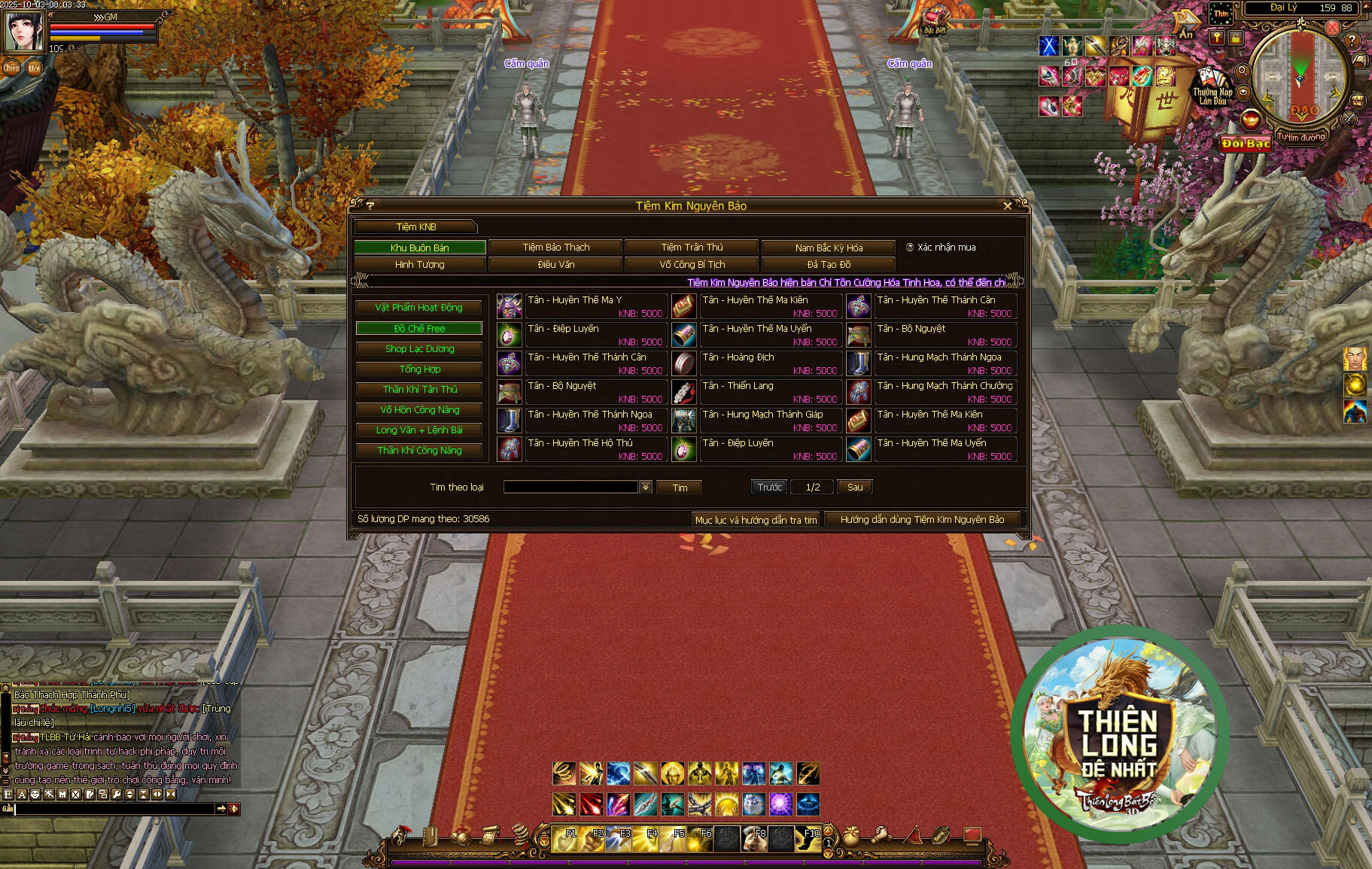Switch to the Tiệm Bảo Thạch tab

coord(555,248)
